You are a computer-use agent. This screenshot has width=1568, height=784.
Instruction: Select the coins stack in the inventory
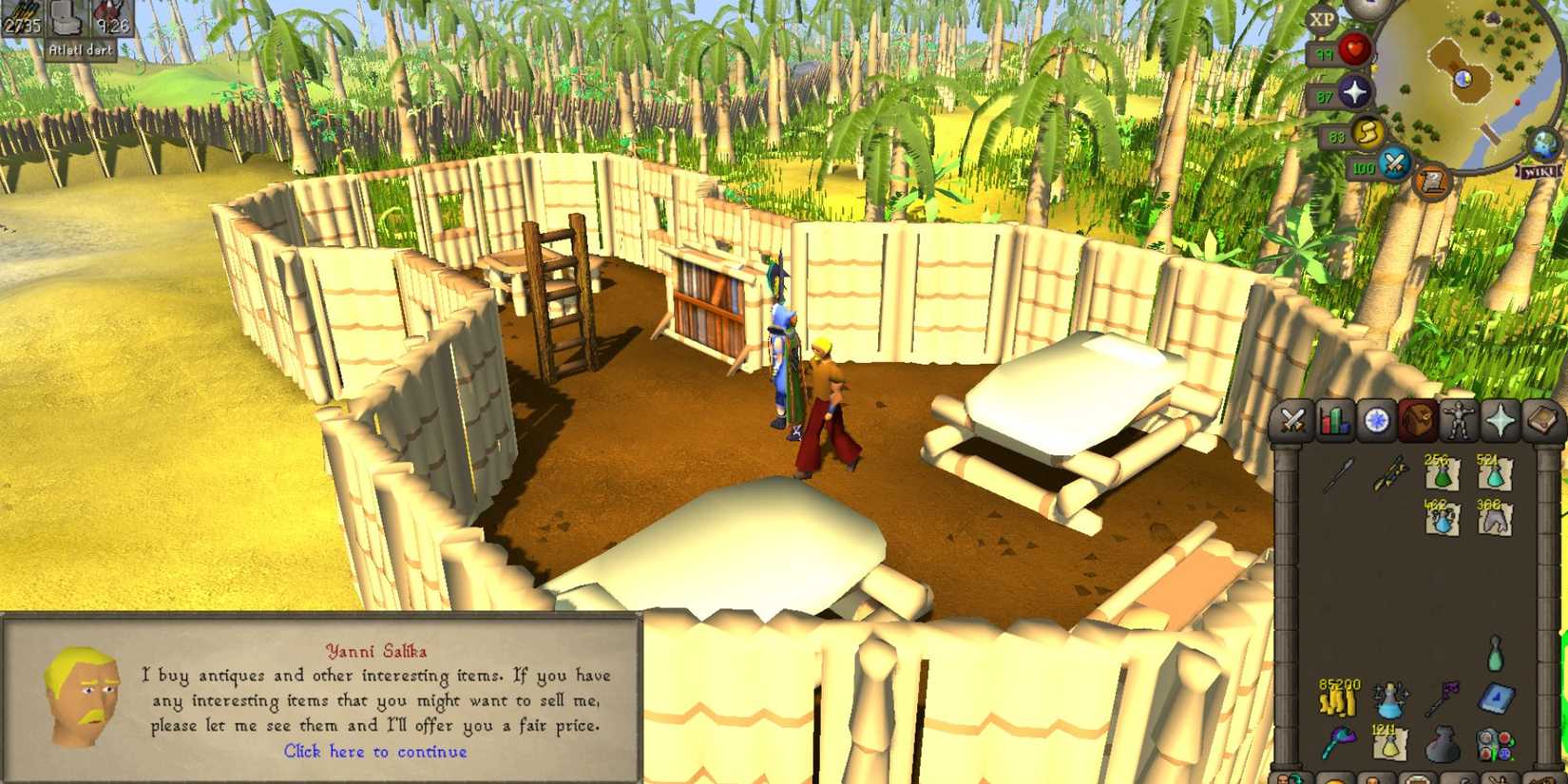[1337, 698]
